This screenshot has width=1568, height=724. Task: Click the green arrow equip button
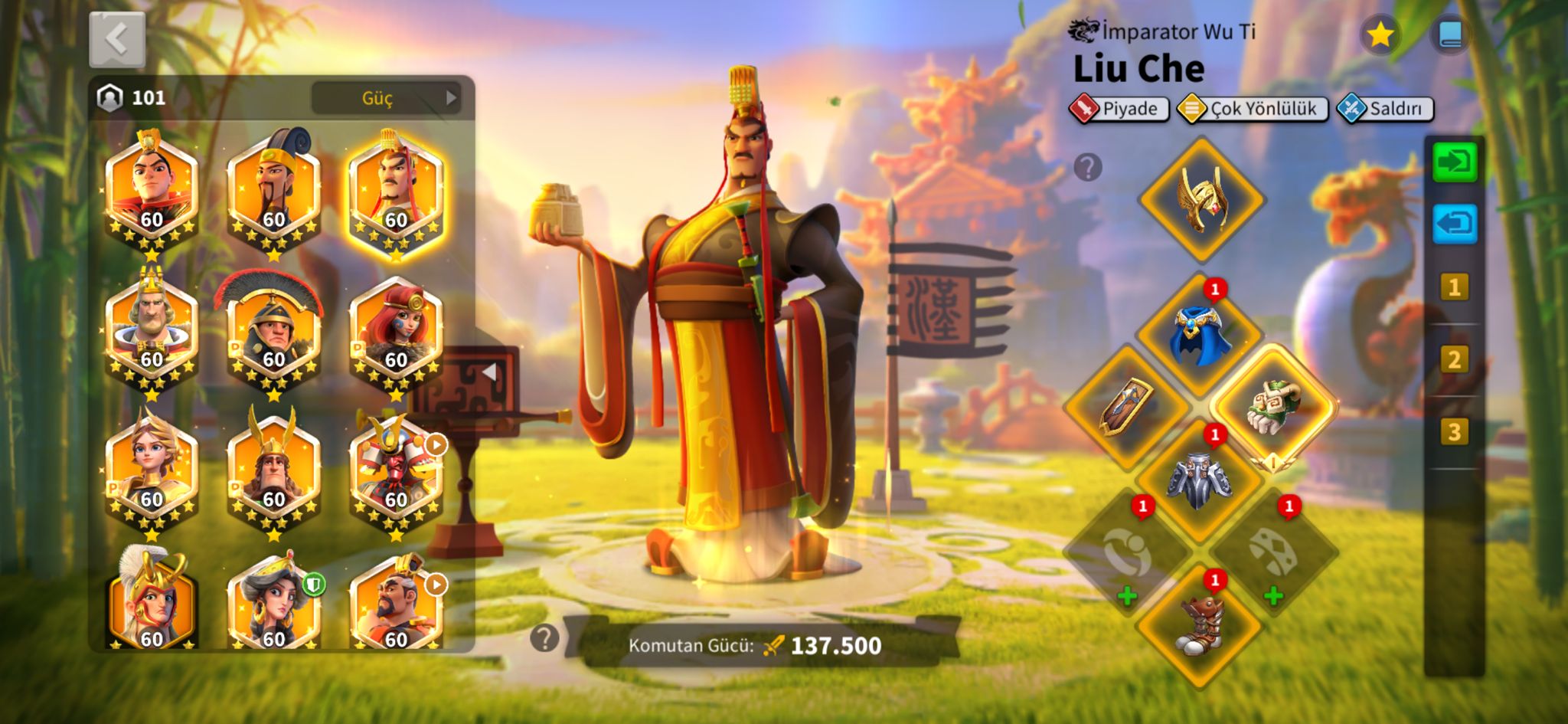click(1454, 162)
